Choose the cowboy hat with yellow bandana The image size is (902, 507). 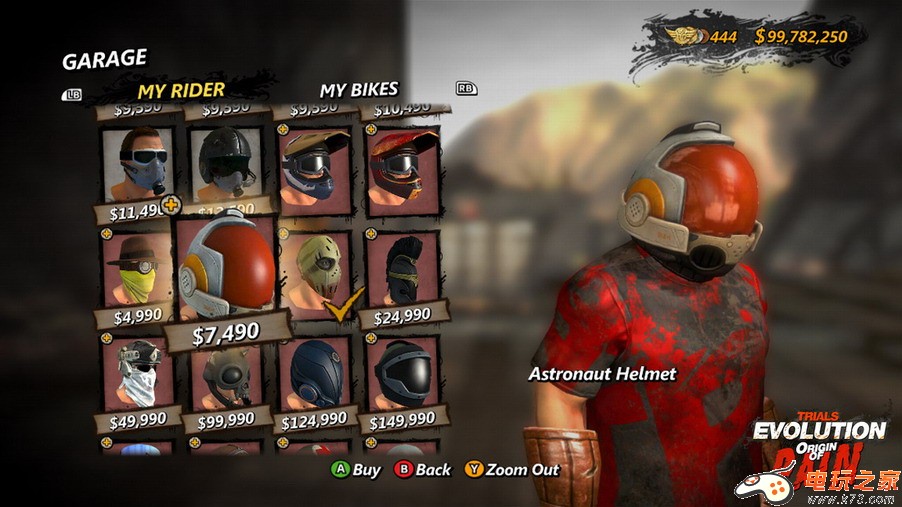point(139,268)
